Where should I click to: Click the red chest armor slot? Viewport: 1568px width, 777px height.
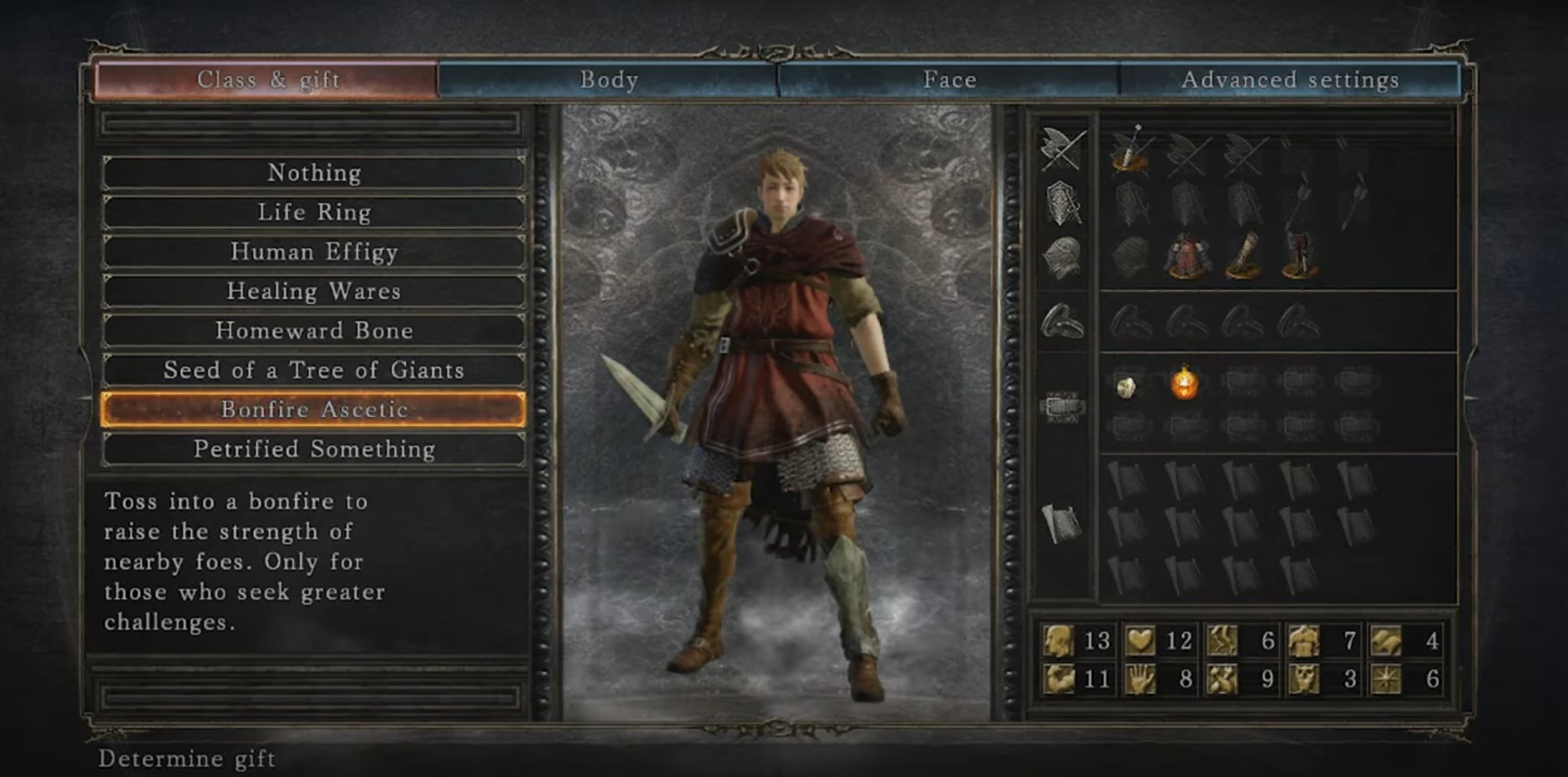click(x=1186, y=256)
